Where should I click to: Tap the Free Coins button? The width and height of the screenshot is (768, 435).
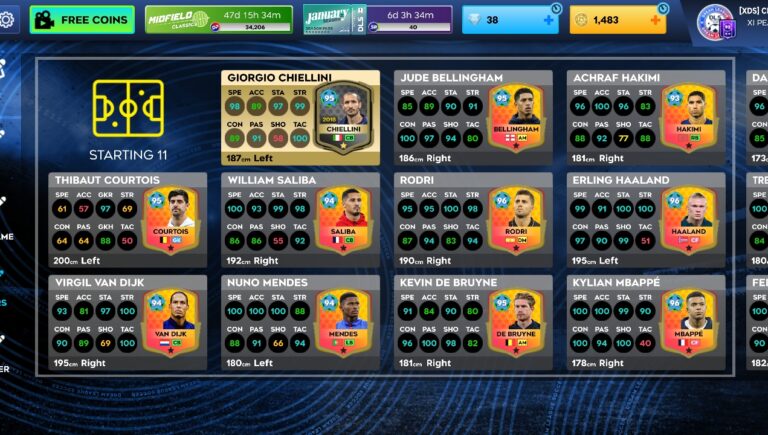pos(82,19)
